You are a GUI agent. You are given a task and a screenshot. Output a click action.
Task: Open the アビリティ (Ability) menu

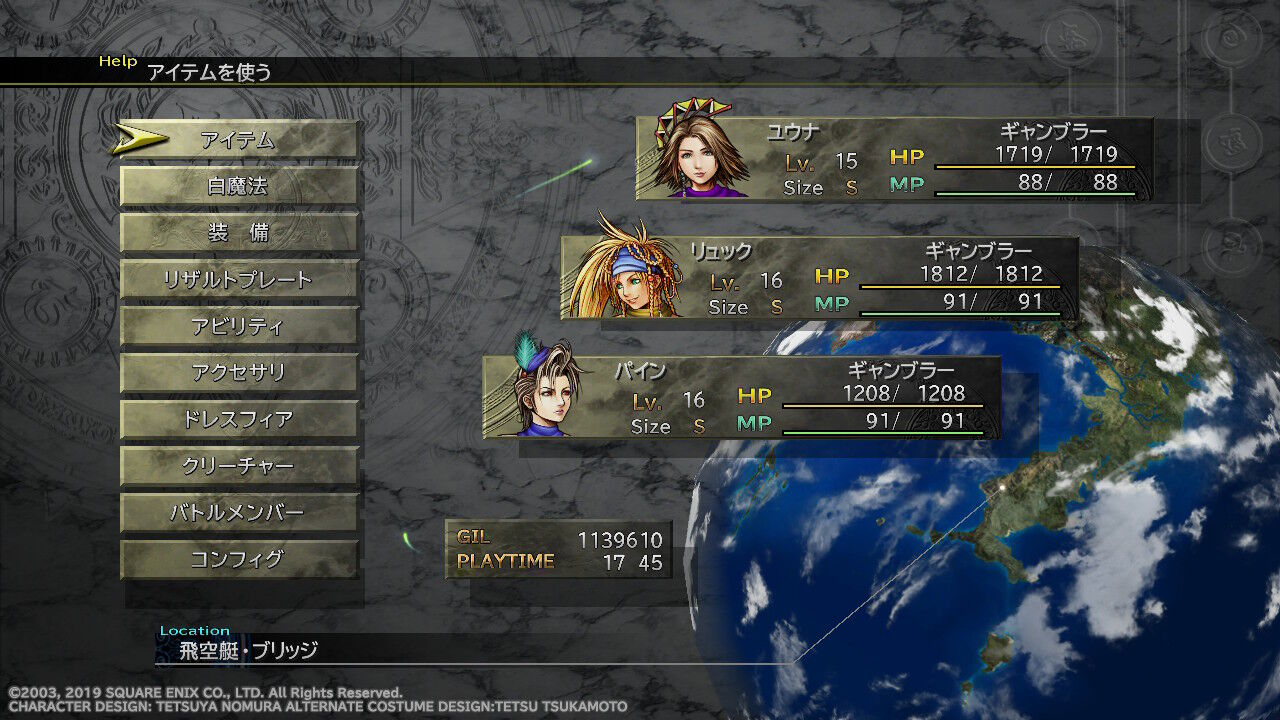[239, 326]
